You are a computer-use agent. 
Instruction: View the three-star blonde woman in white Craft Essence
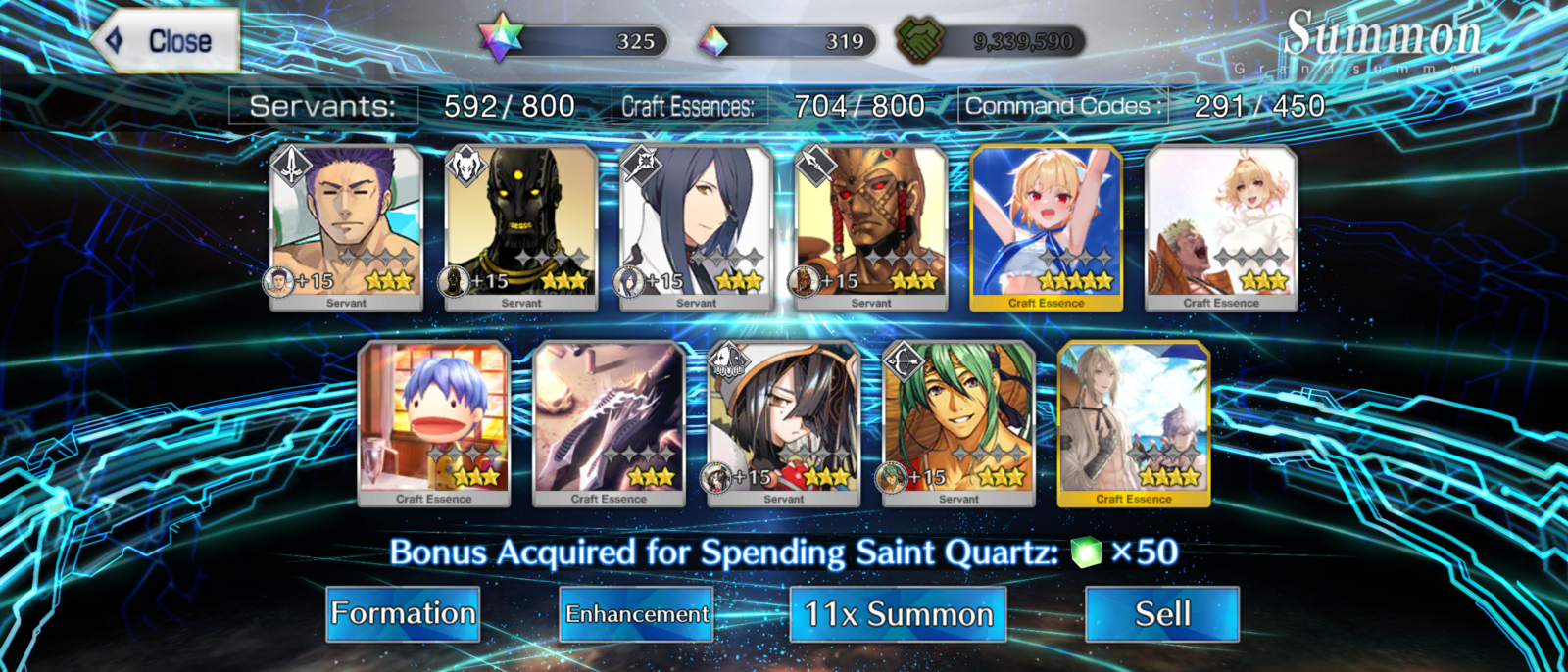pos(1221,227)
